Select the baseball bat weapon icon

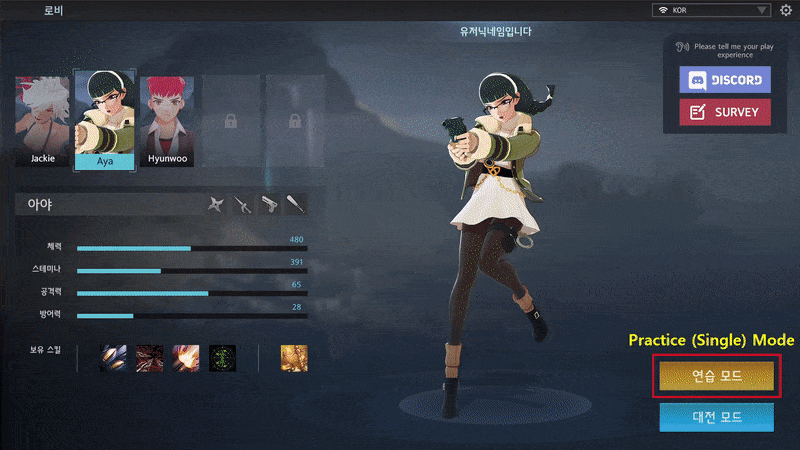(295, 206)
